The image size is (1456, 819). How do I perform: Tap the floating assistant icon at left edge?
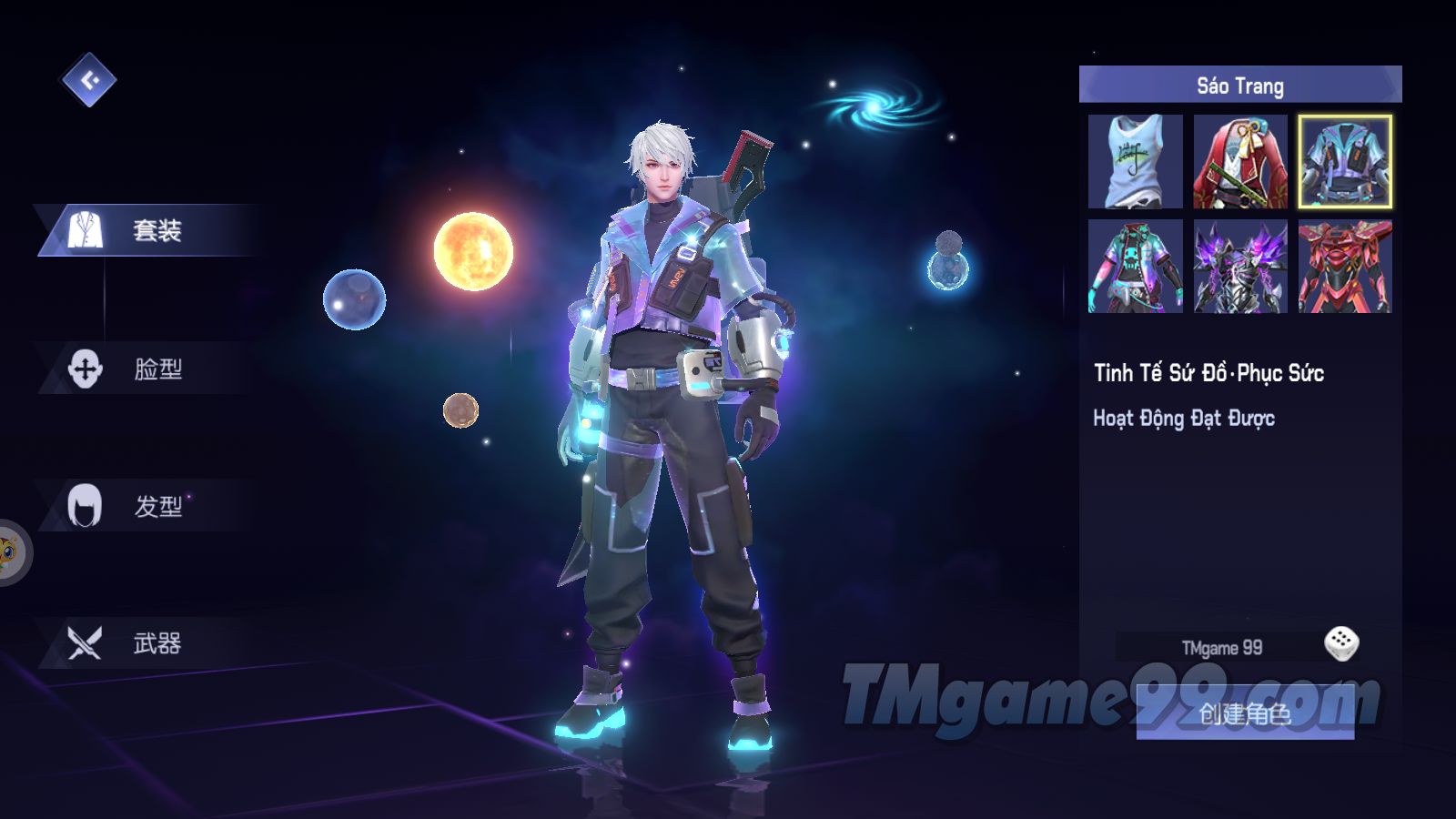[x=11, y=552]
